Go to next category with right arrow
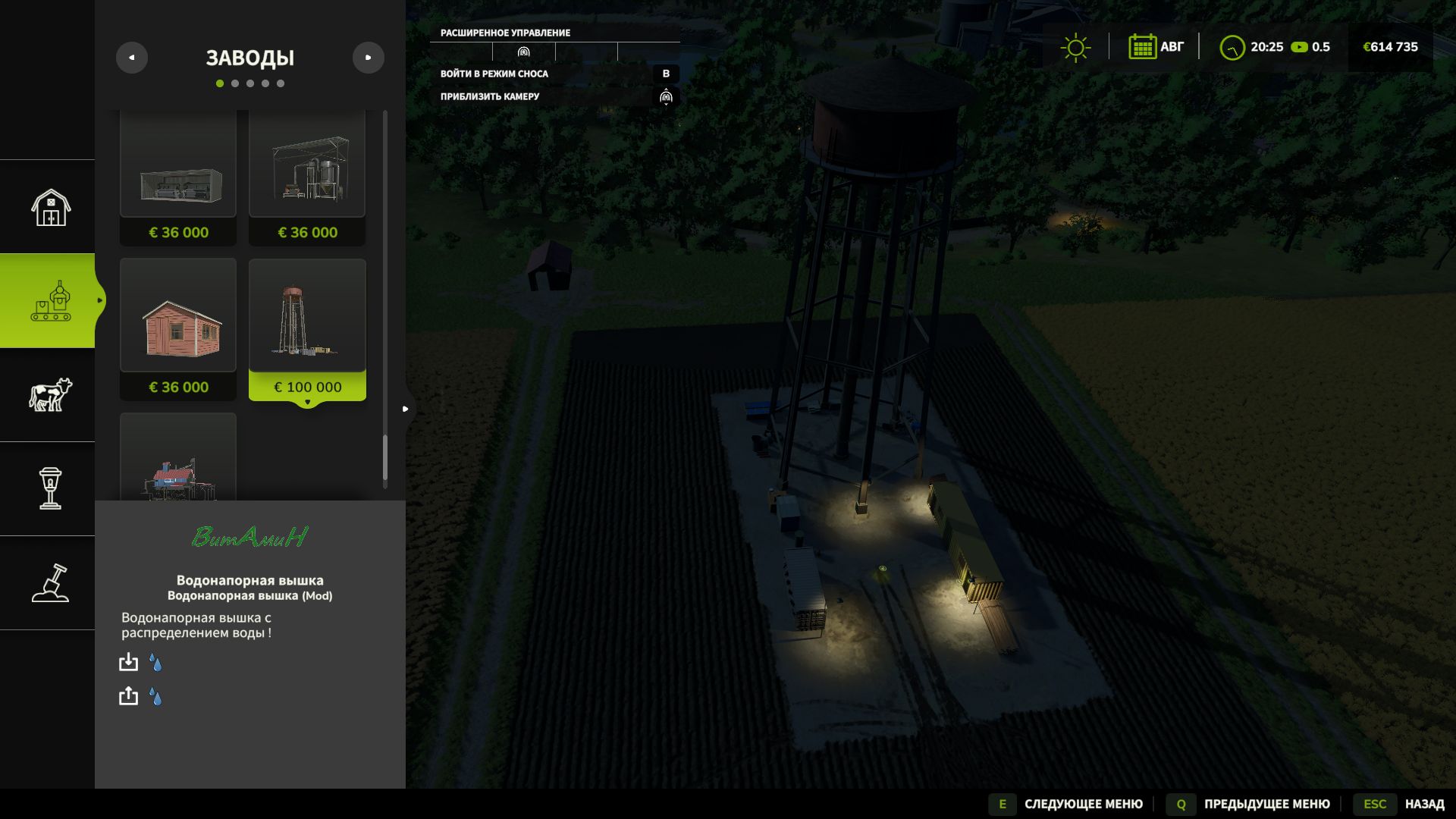The height and width of the screenshot is (819, 1456). click(369, 58)
